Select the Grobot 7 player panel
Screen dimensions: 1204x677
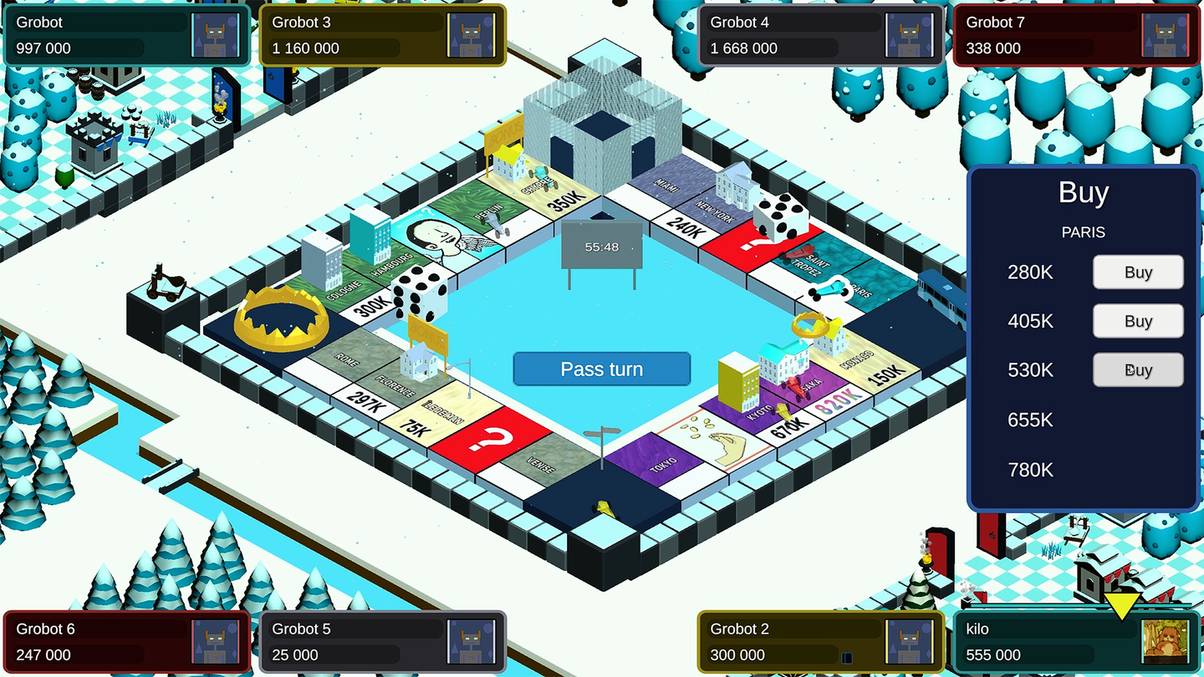click(1076, 35)
